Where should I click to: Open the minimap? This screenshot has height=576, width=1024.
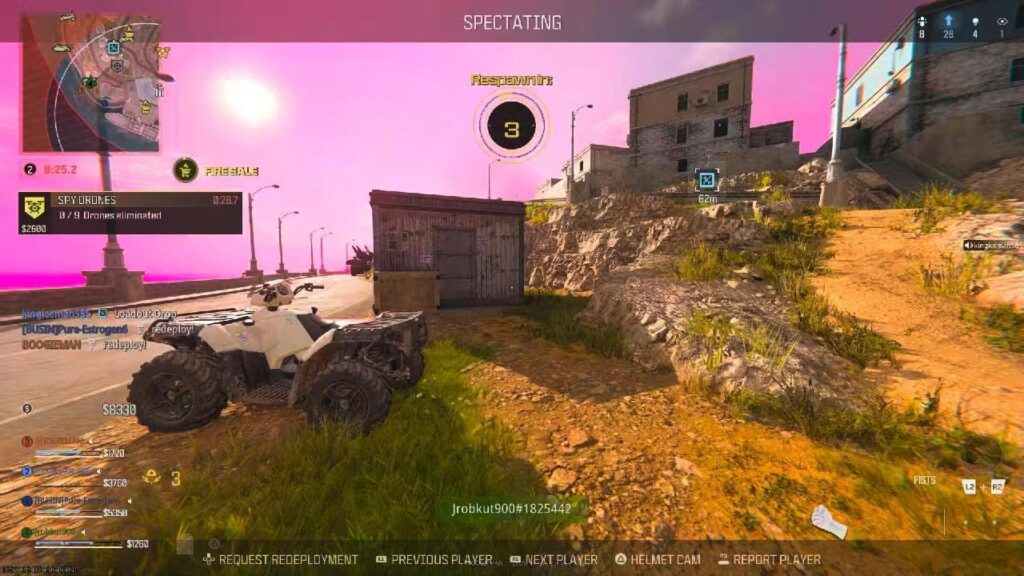pyautogui.click(x=90, y=82)
